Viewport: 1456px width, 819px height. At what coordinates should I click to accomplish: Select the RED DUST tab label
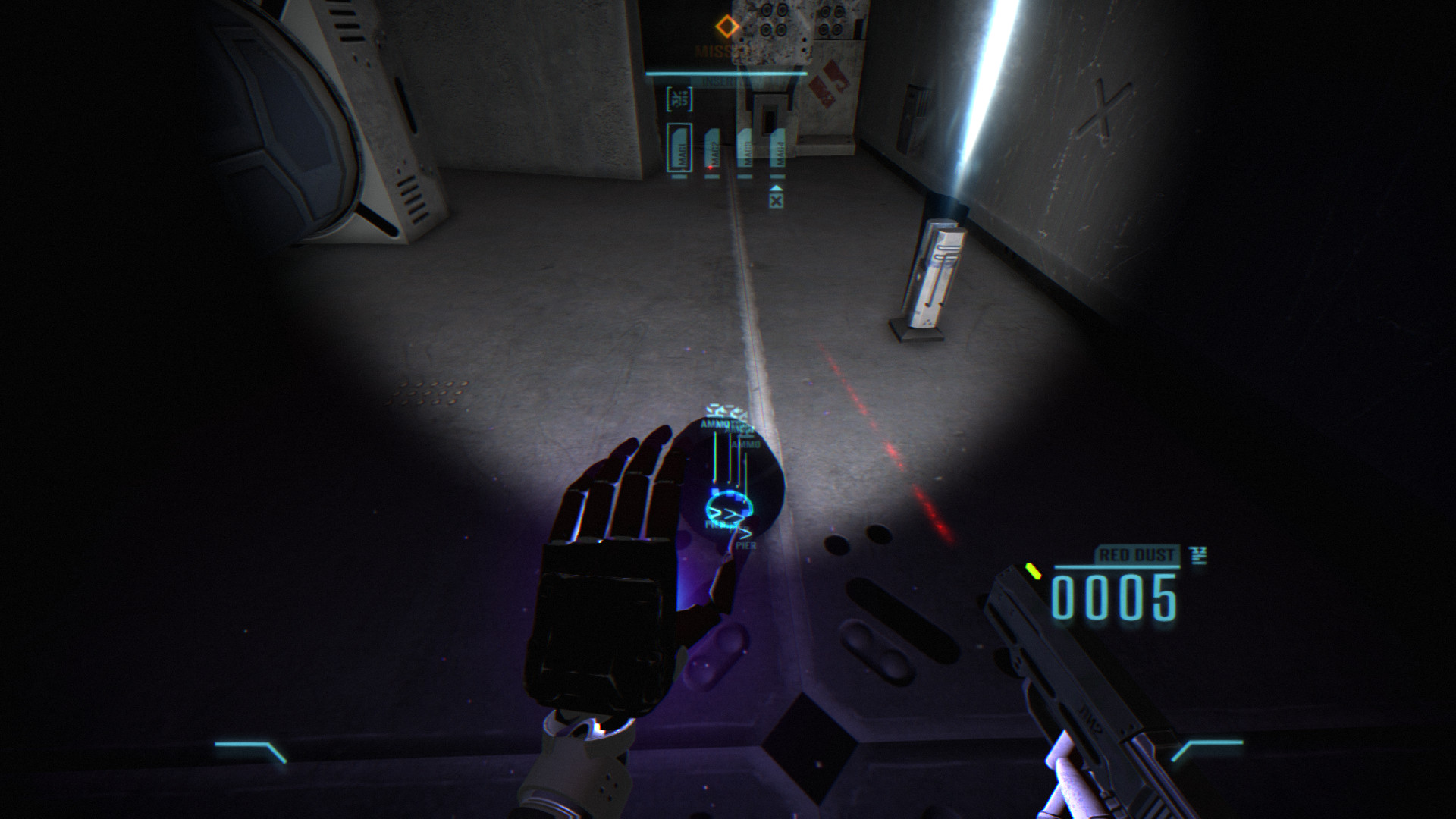(x=1137, y=555)
